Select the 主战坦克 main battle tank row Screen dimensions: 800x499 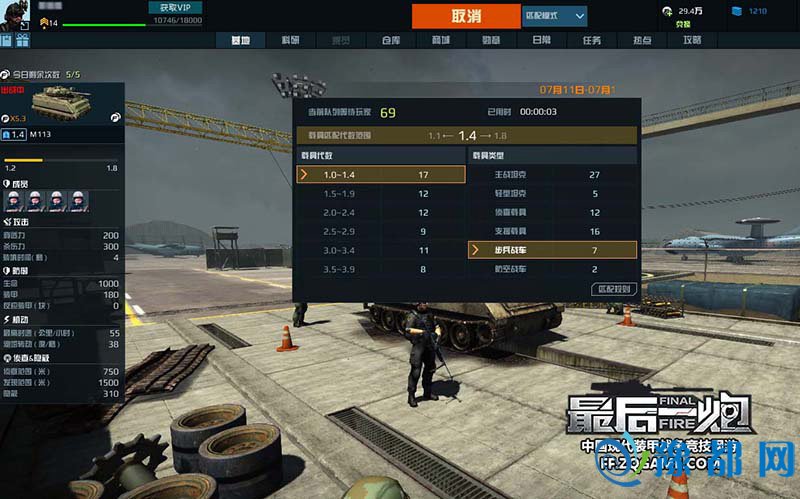pyautogui.click(x=552, y=175)
